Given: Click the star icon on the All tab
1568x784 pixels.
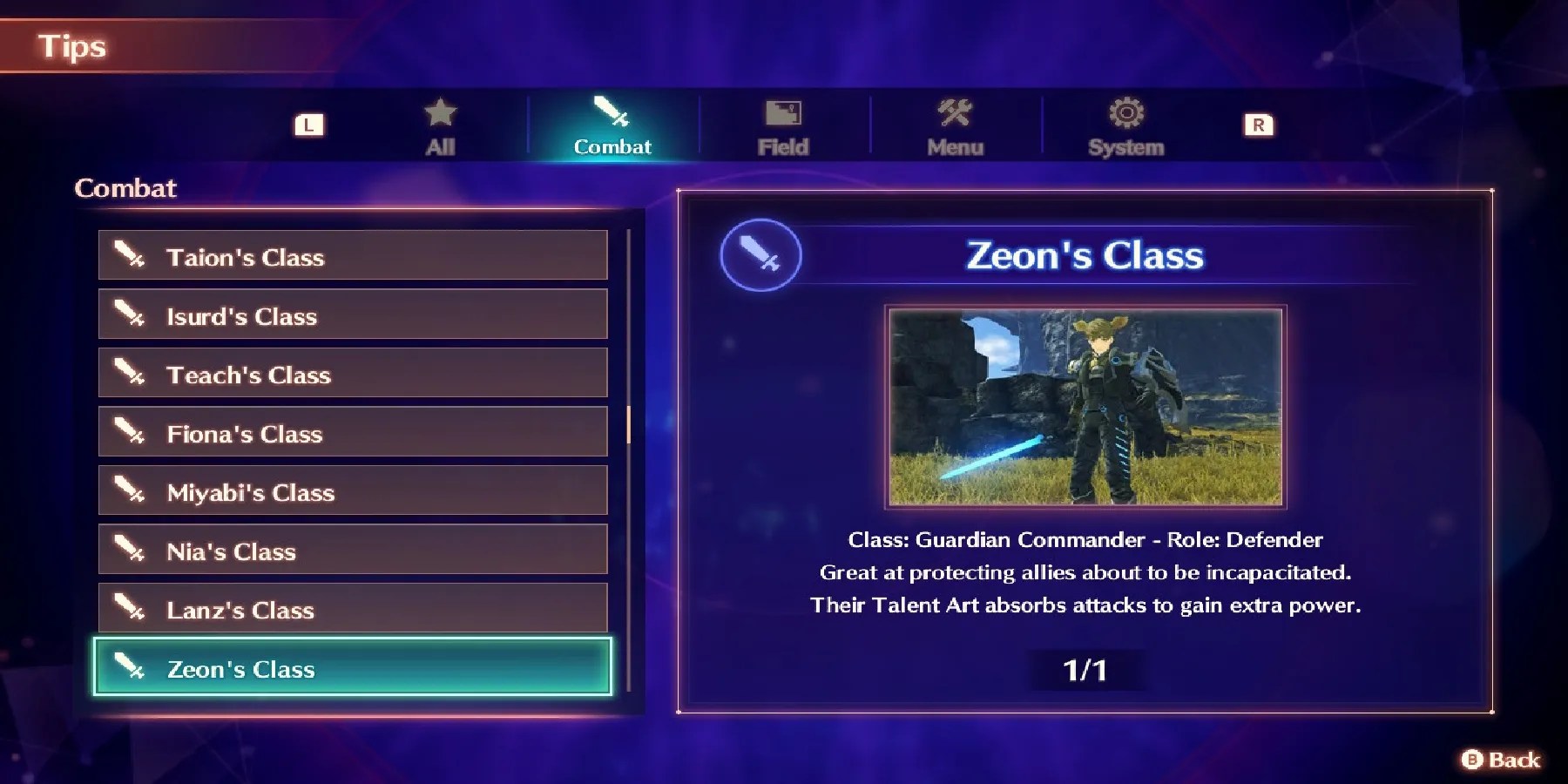Looking at the screenshot, I should click(x=440, y=112).
